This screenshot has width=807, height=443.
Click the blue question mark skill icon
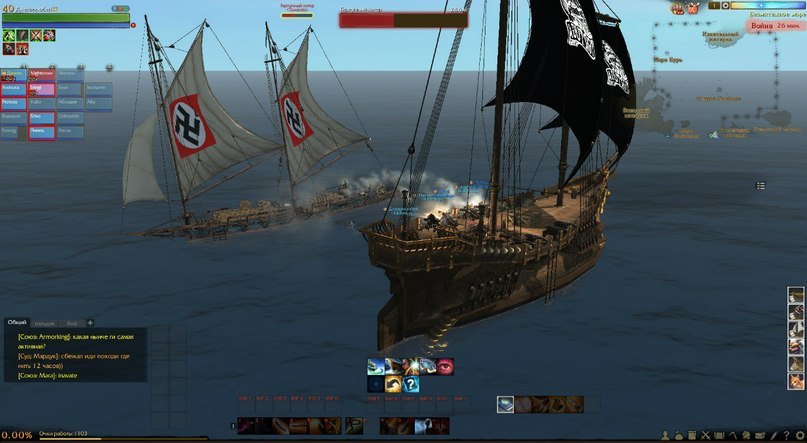[410, 384]
